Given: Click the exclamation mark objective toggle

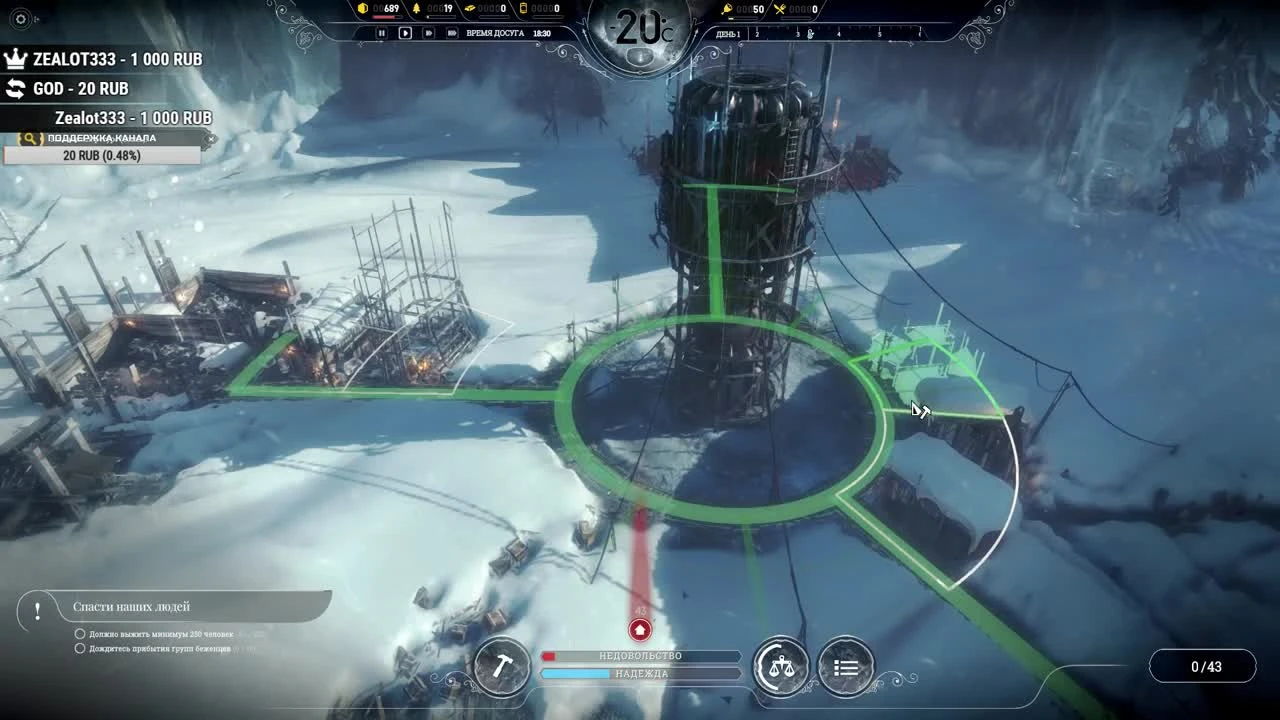Looking at the screenshot, I should click(x=37, y=605).
